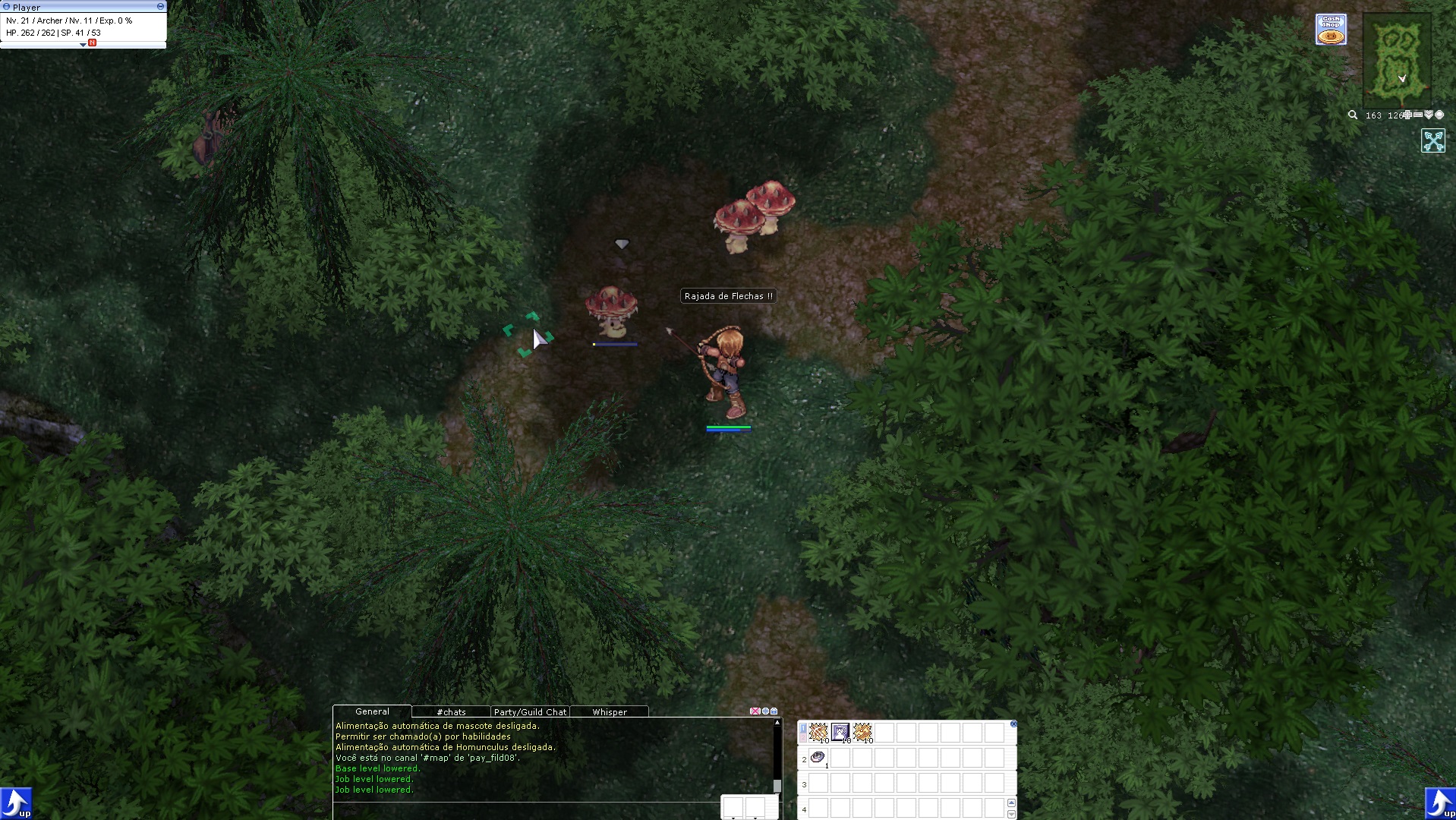This screenshot has width=1456, height=820.
Task: Expand the Player status window options arrow
Action: click(x=82, y=46)
